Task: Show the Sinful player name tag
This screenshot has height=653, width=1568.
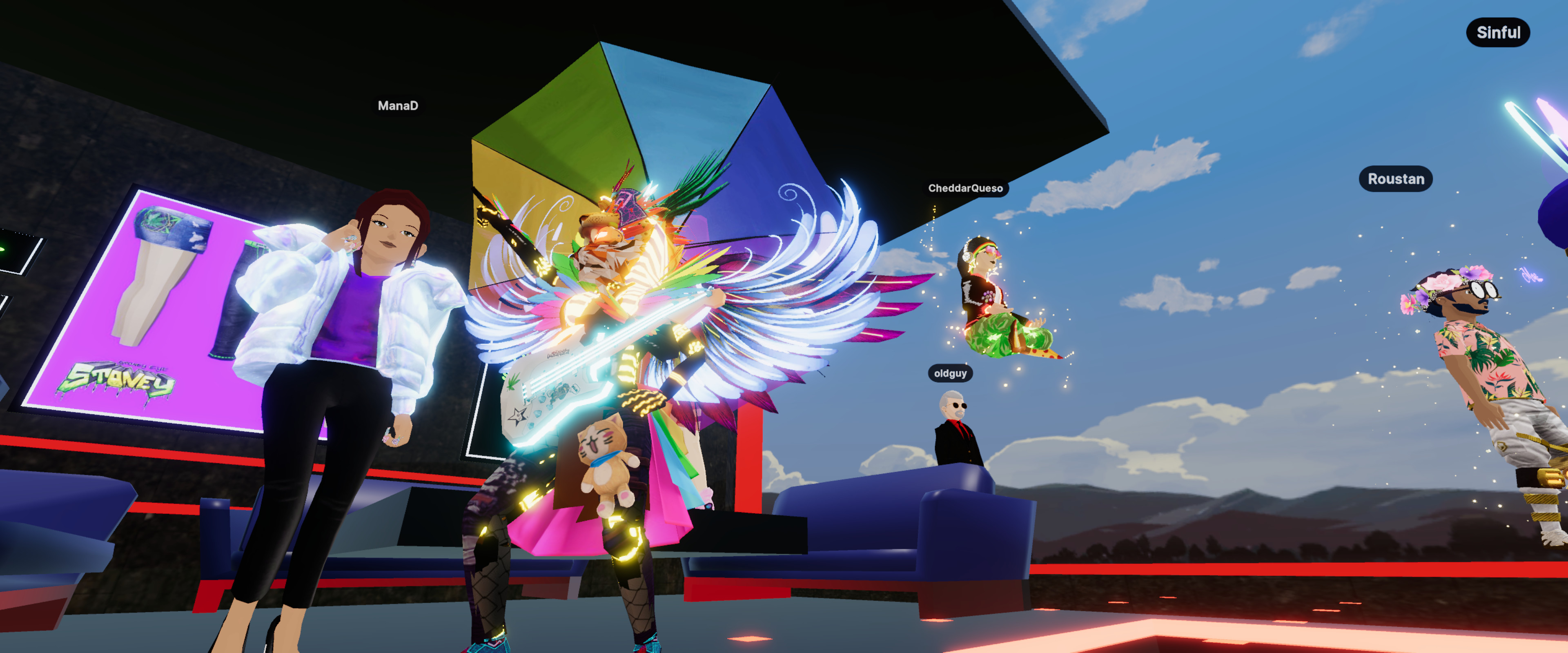Action: [1497, 32]
